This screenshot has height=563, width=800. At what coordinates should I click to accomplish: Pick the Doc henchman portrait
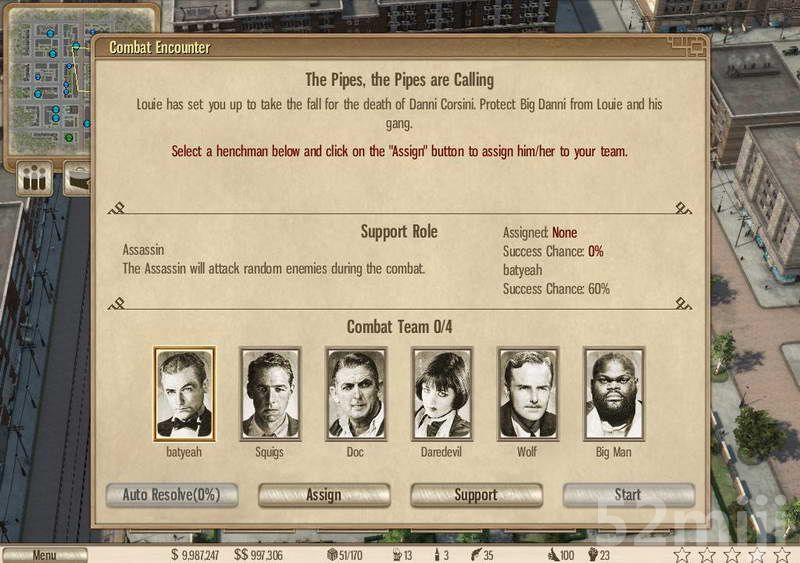click(356, 394)
